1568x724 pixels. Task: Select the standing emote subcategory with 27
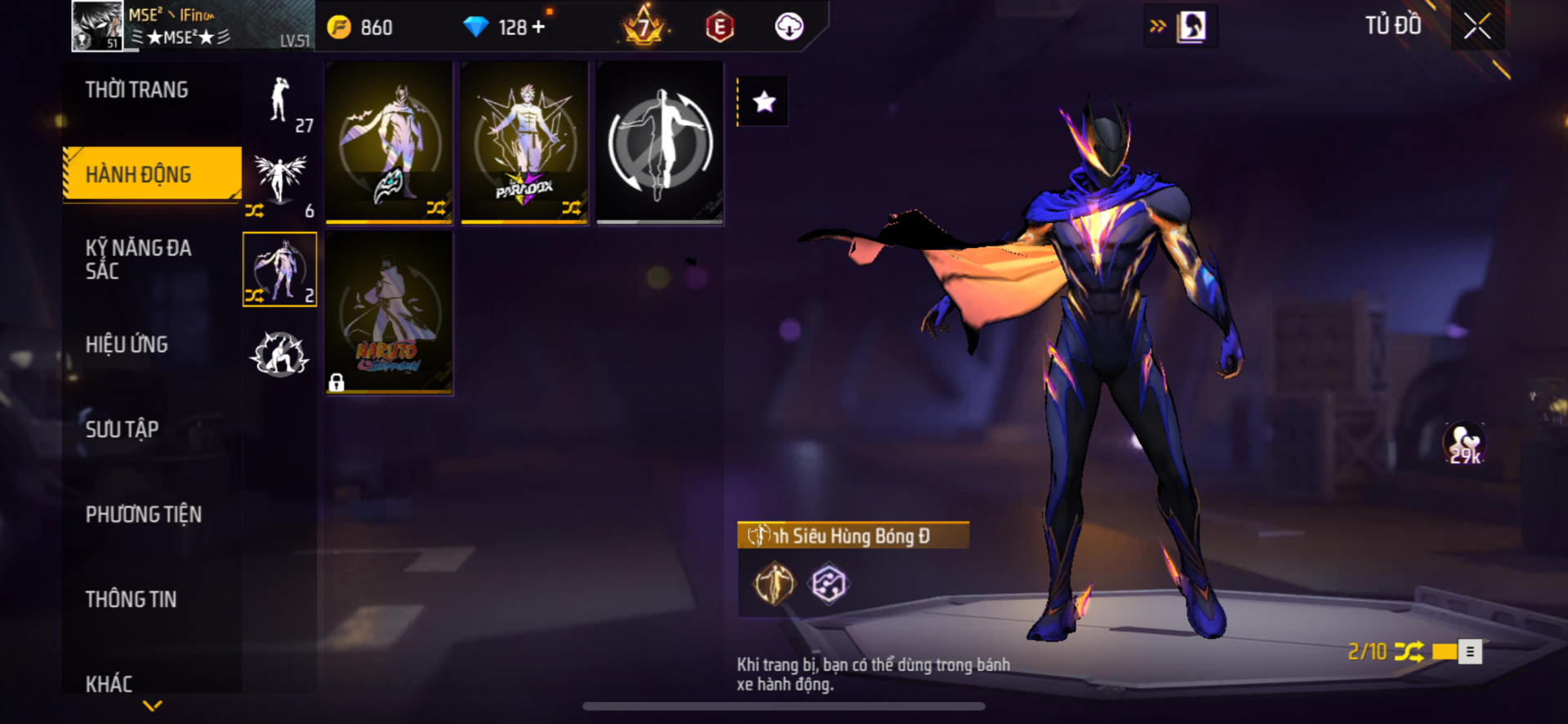pyautogui.click(x=280, y=104)
